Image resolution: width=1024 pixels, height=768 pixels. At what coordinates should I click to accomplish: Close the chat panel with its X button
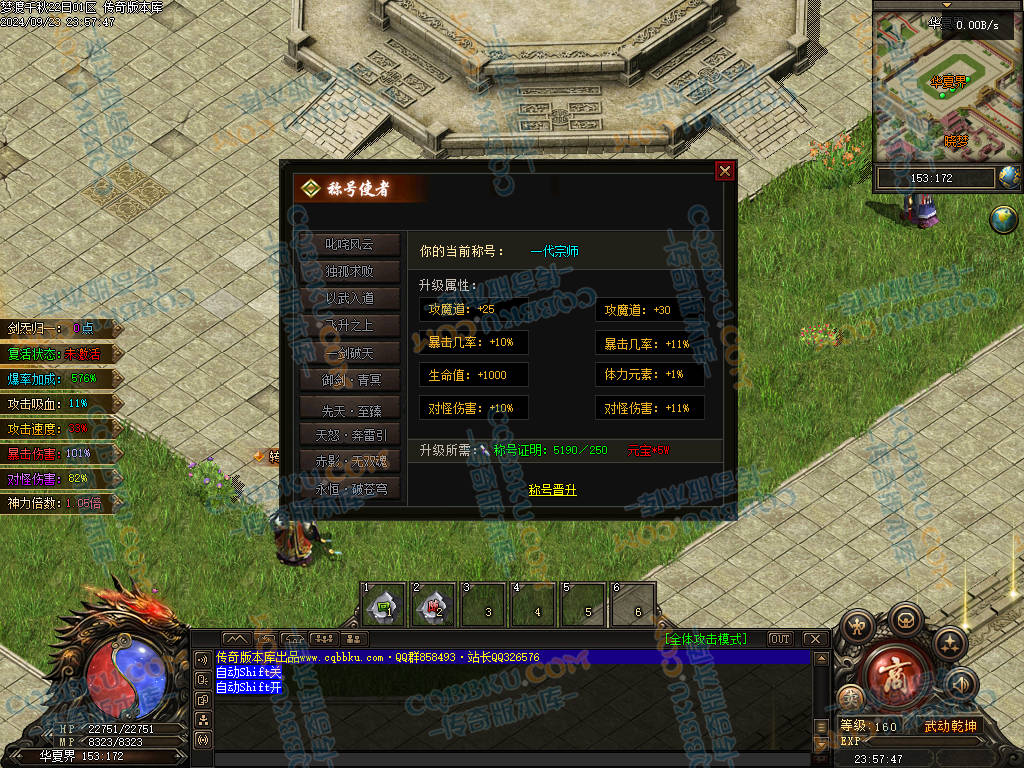pyautogui.click(x=815, y=639)
